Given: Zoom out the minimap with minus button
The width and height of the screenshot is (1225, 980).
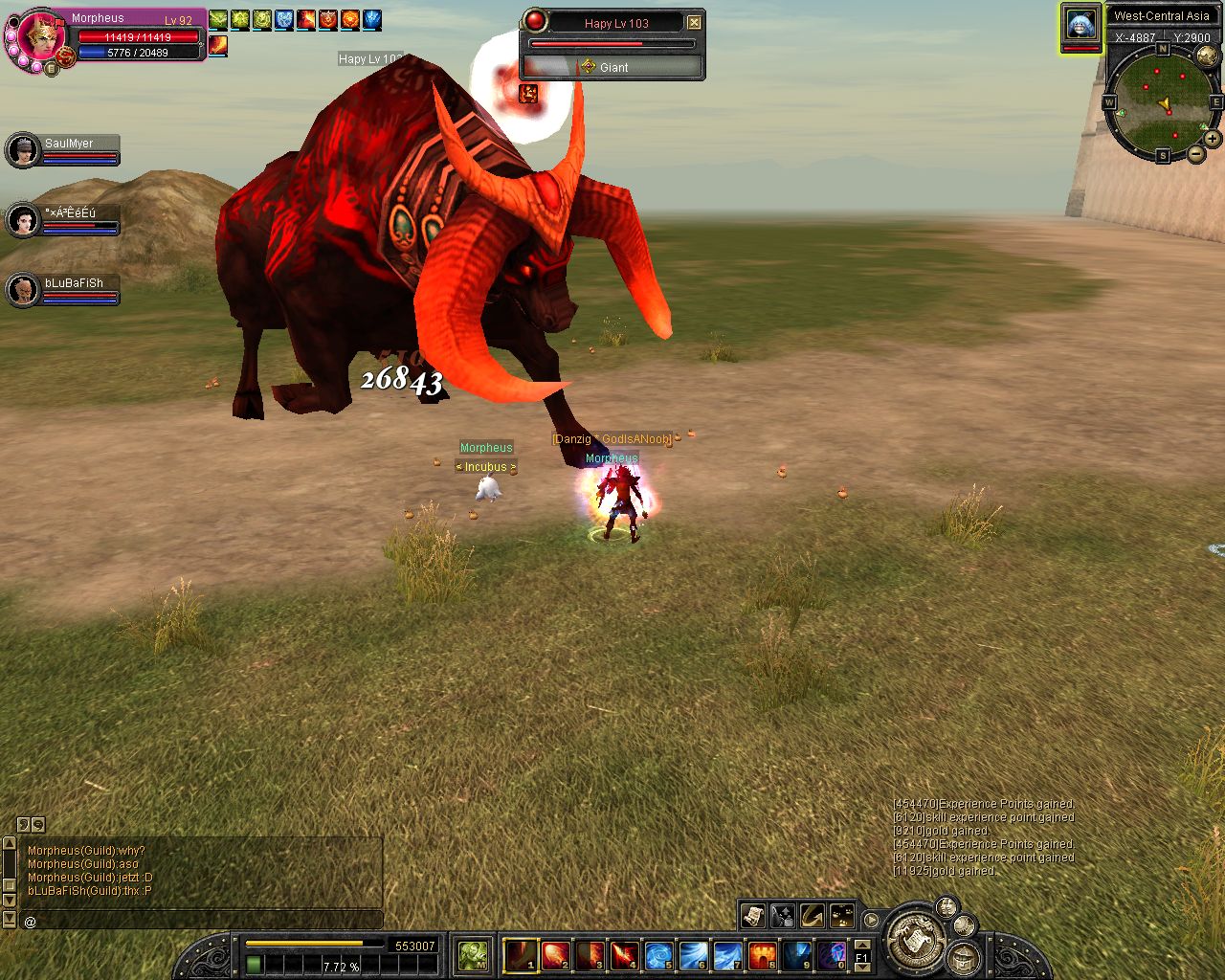Looking at the screenshot, I should point(1196,154).
